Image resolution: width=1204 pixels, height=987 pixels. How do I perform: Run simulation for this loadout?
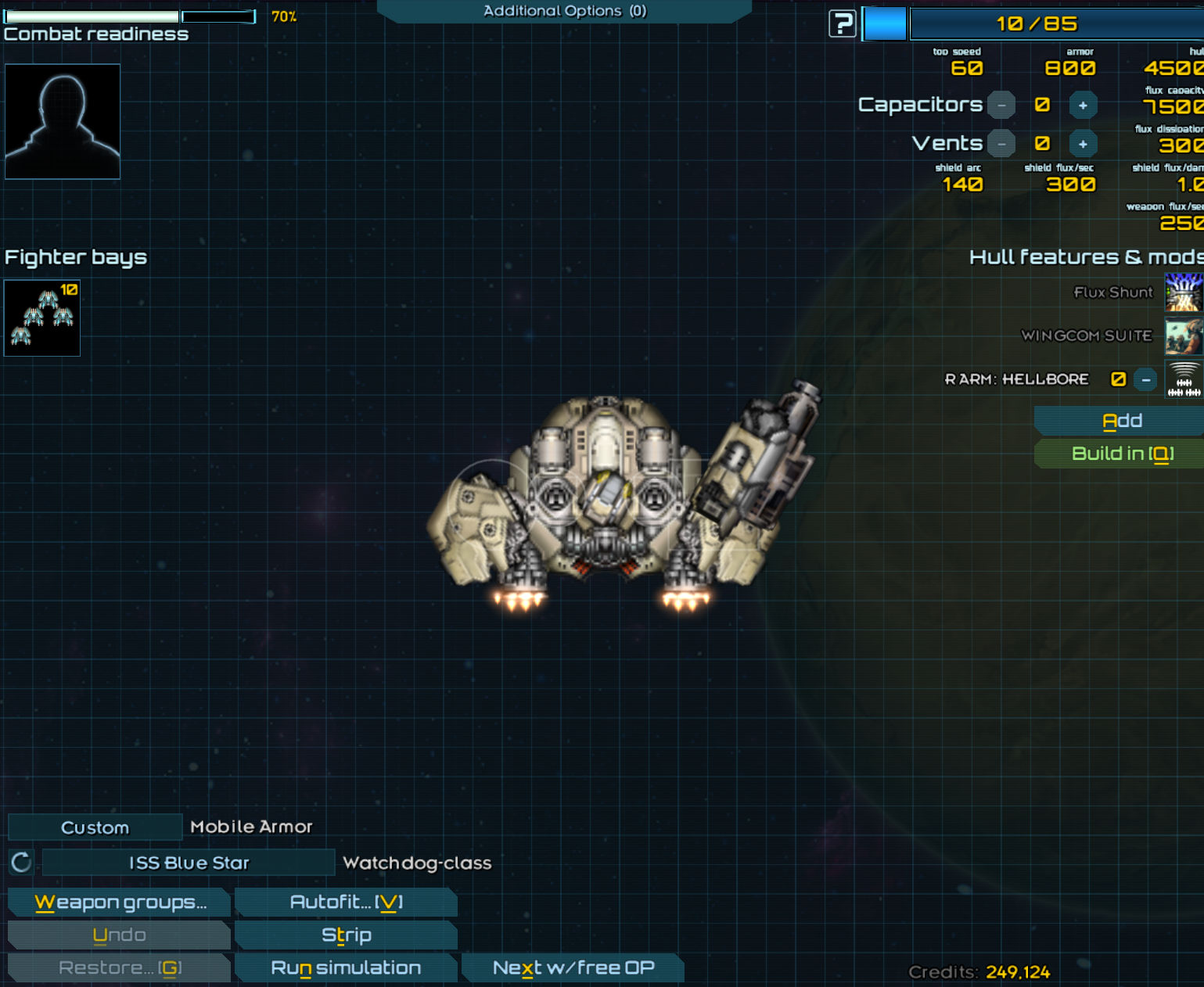pyautogui.click(x=346, y=967)
